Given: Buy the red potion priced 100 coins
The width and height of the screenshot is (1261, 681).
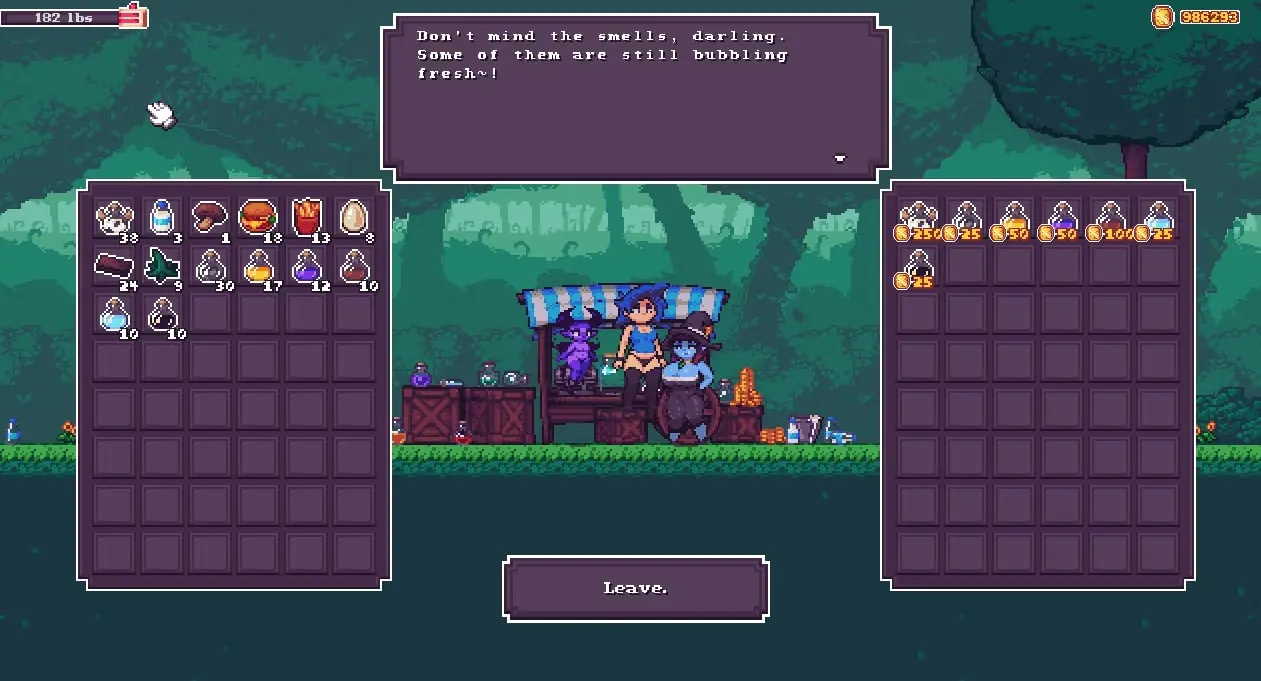Looking at the screenshot, I should point(1110,219).
